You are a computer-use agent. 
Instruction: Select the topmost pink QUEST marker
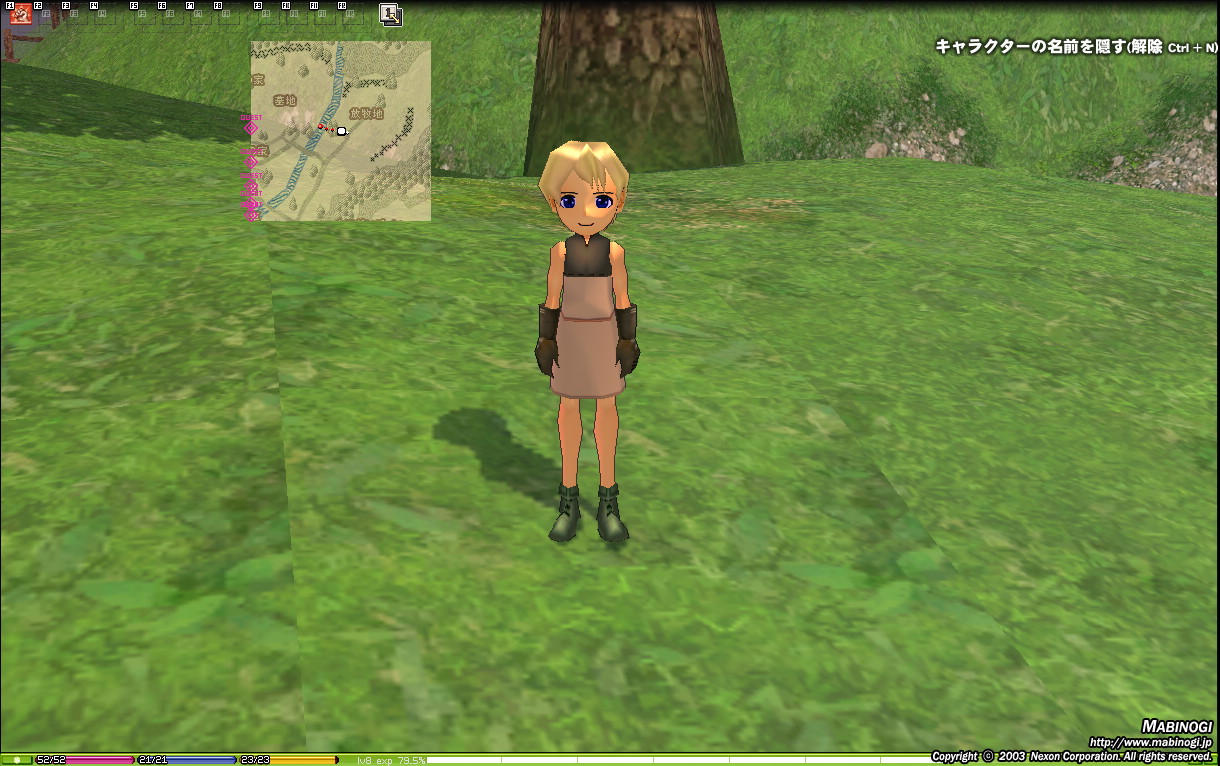tap(251, 127)
